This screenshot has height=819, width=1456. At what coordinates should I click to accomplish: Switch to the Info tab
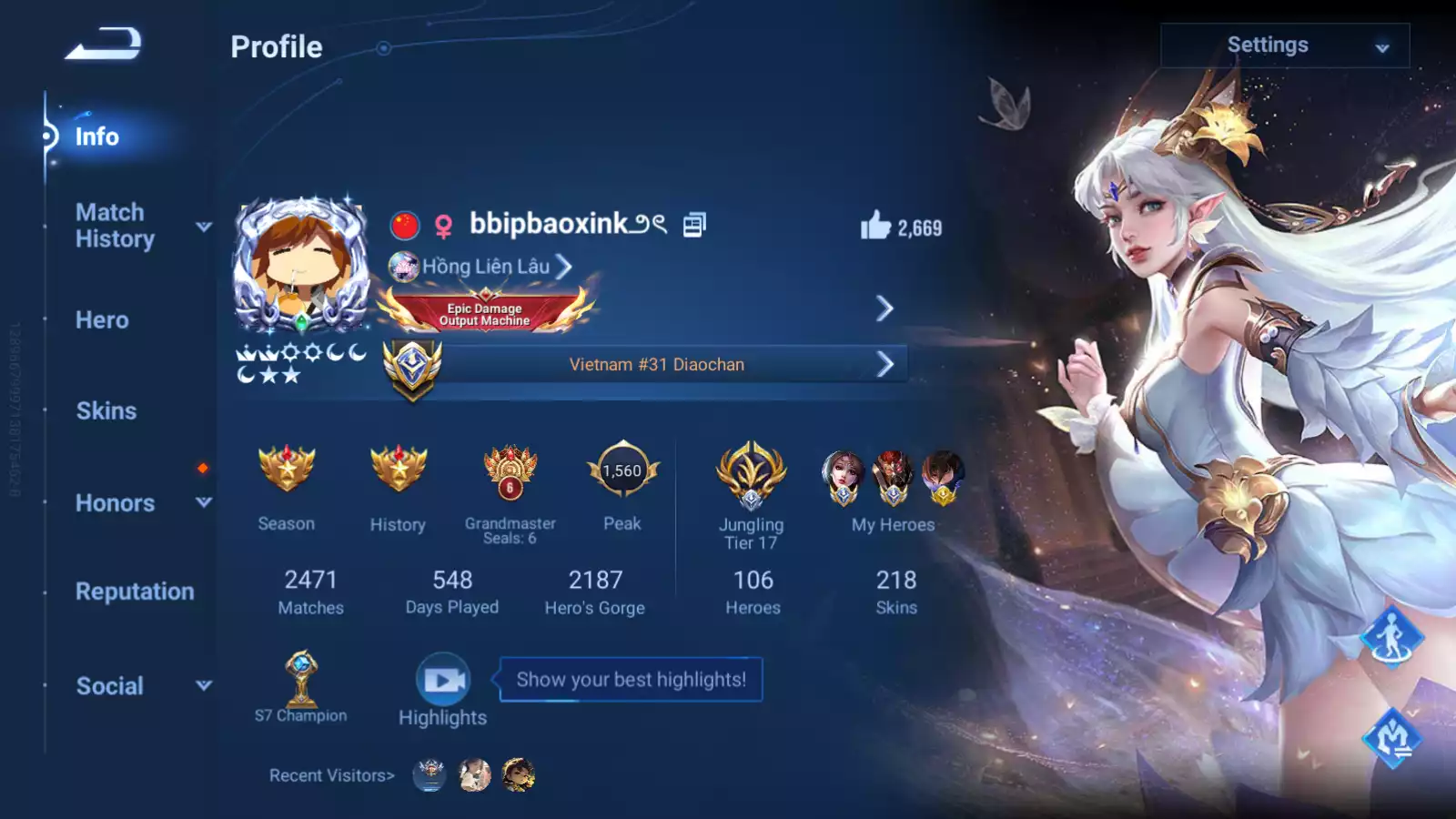coord(96,136)
